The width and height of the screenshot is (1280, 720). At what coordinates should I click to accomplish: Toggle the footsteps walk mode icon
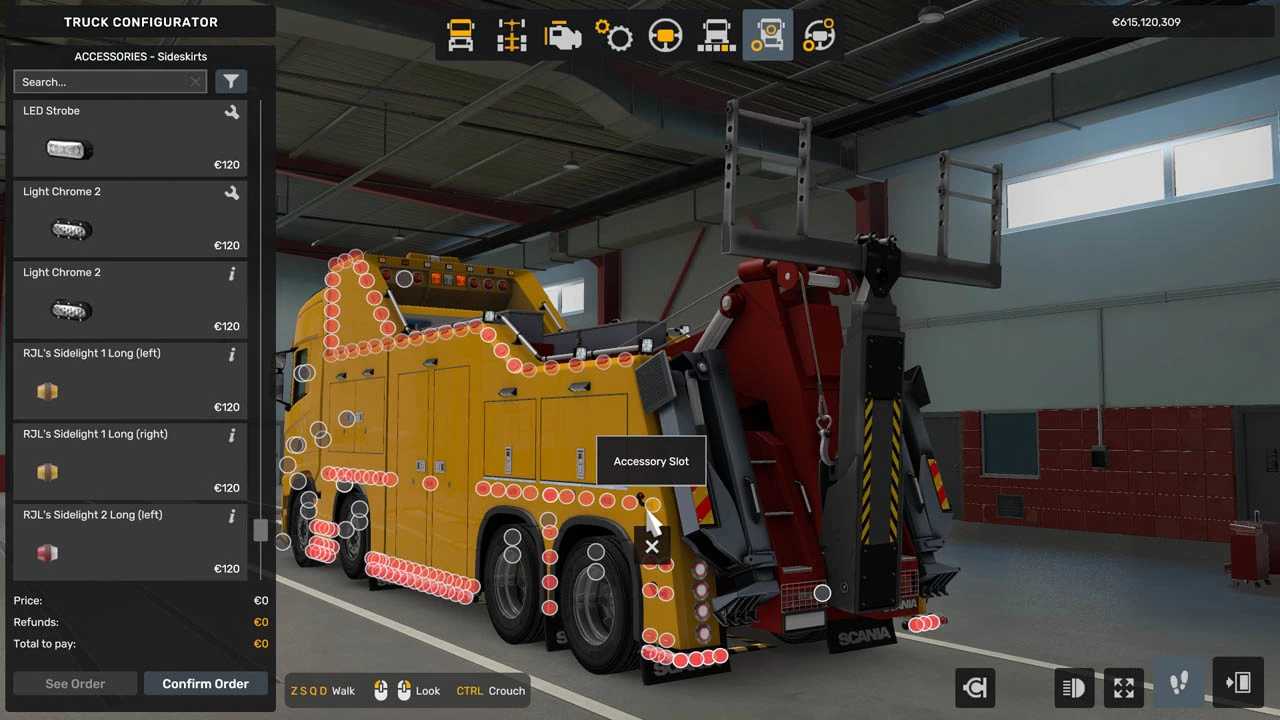[1179, 684]
